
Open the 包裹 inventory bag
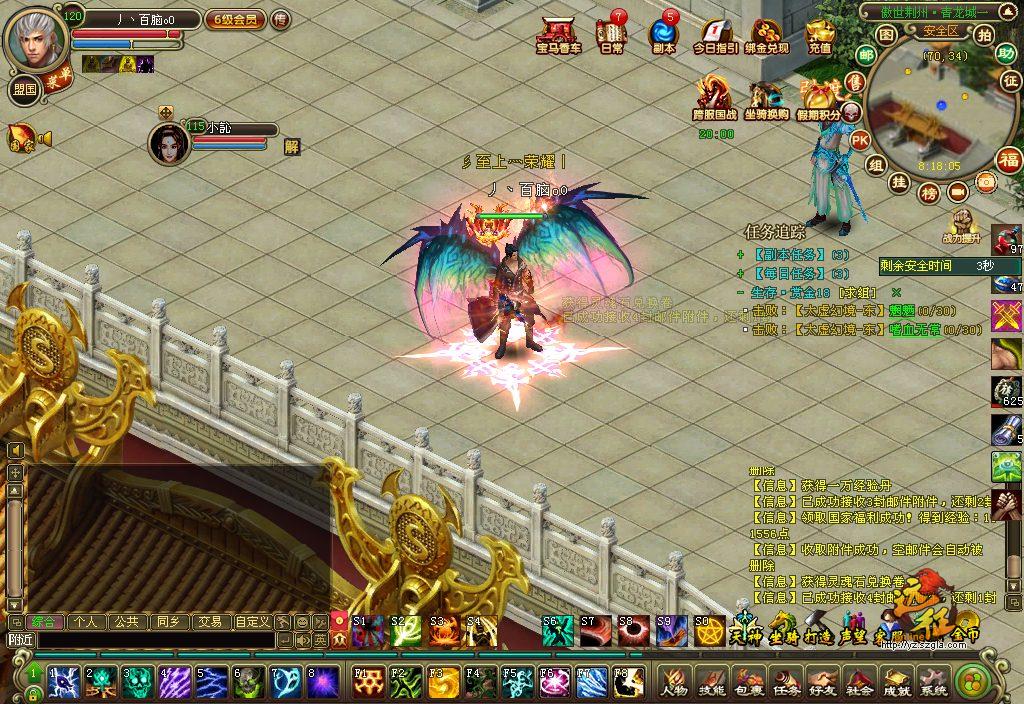(x=748, y=683)
